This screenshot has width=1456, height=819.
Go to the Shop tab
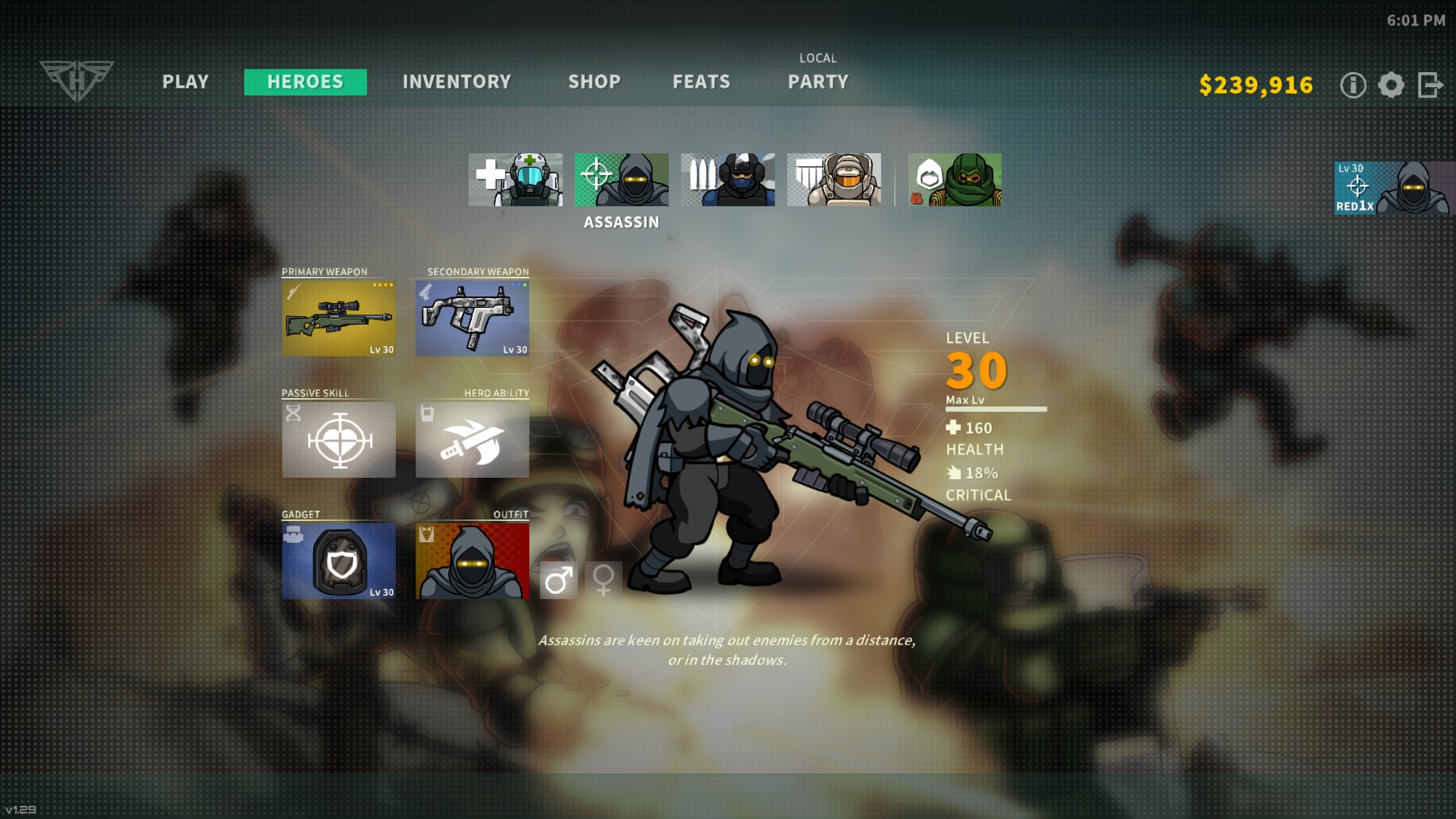pyautogui.click(x=595, y=82)
